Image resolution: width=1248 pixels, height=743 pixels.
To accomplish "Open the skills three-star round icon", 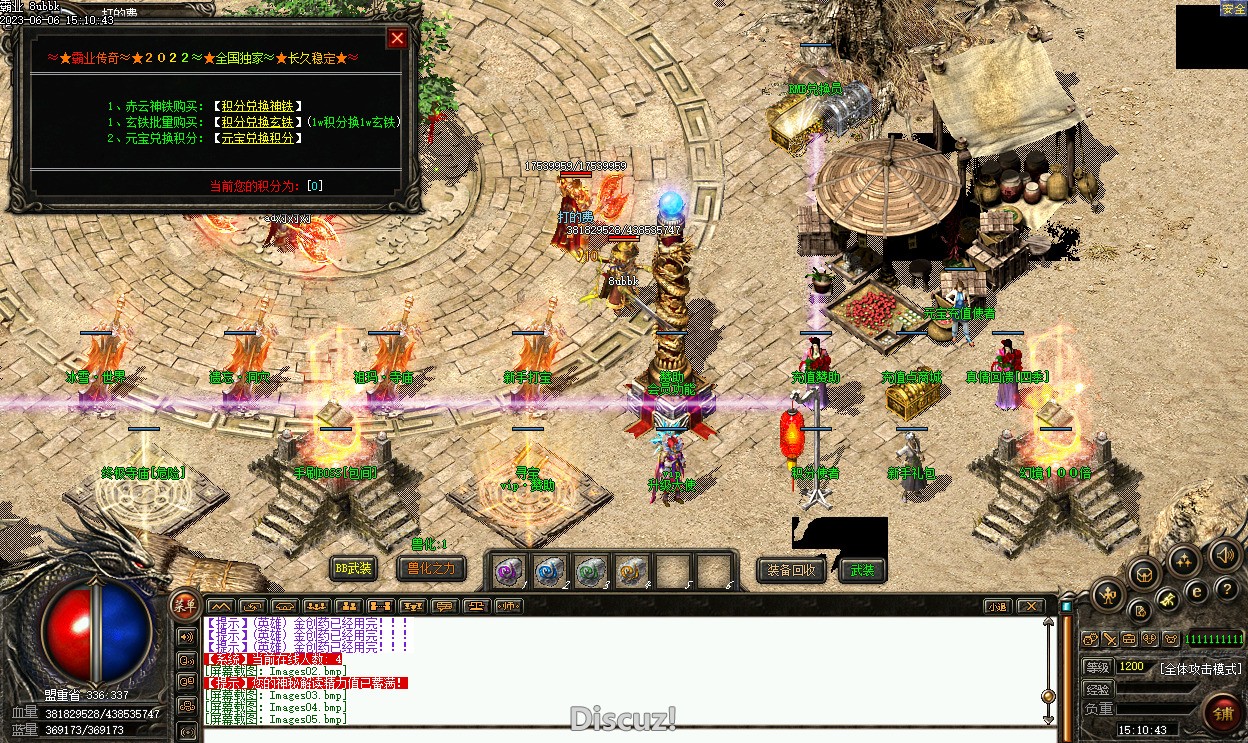I will pyautogui.click(x=1185, y=560).
